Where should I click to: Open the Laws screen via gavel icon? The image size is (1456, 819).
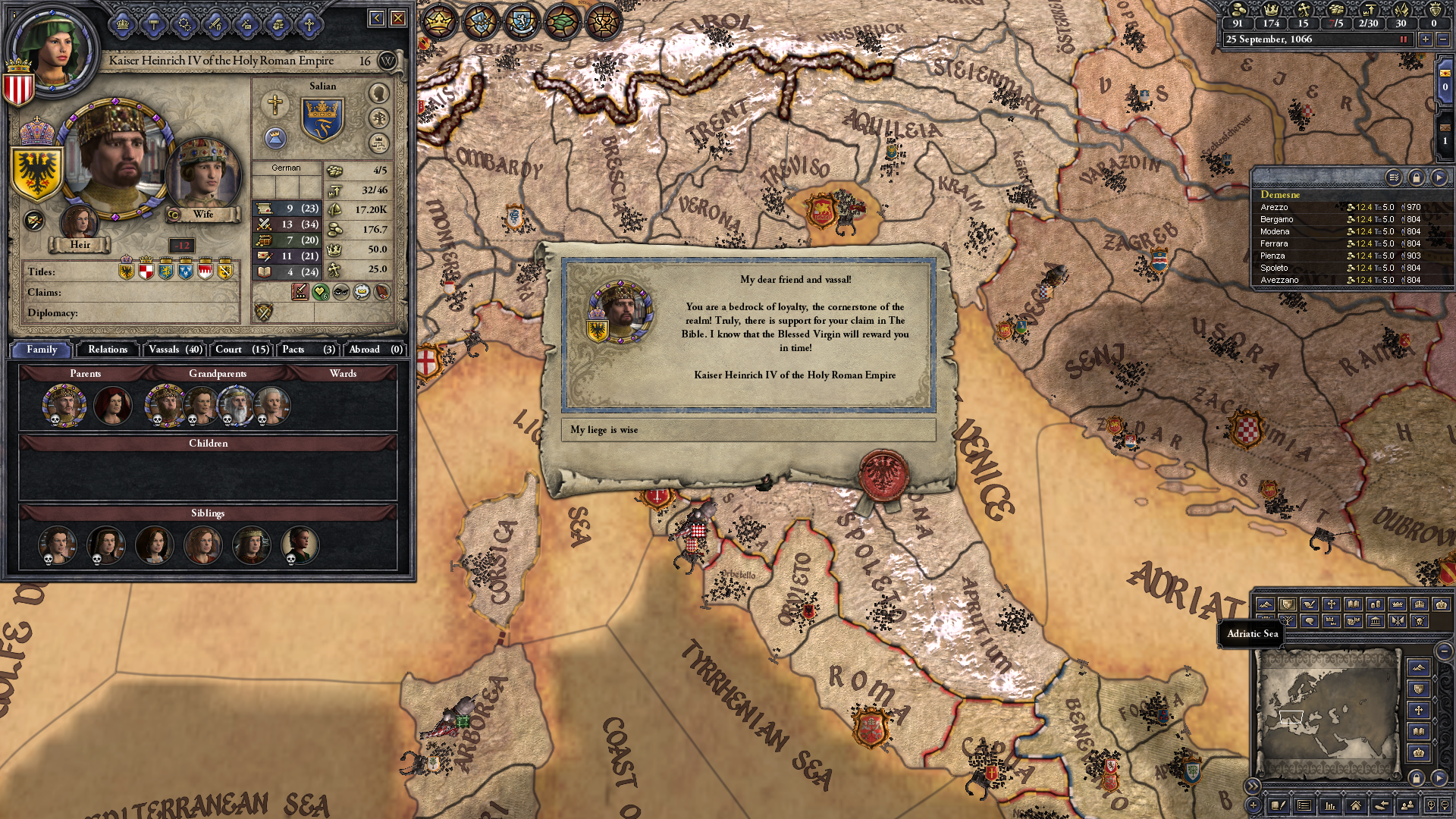coord(153,23)
